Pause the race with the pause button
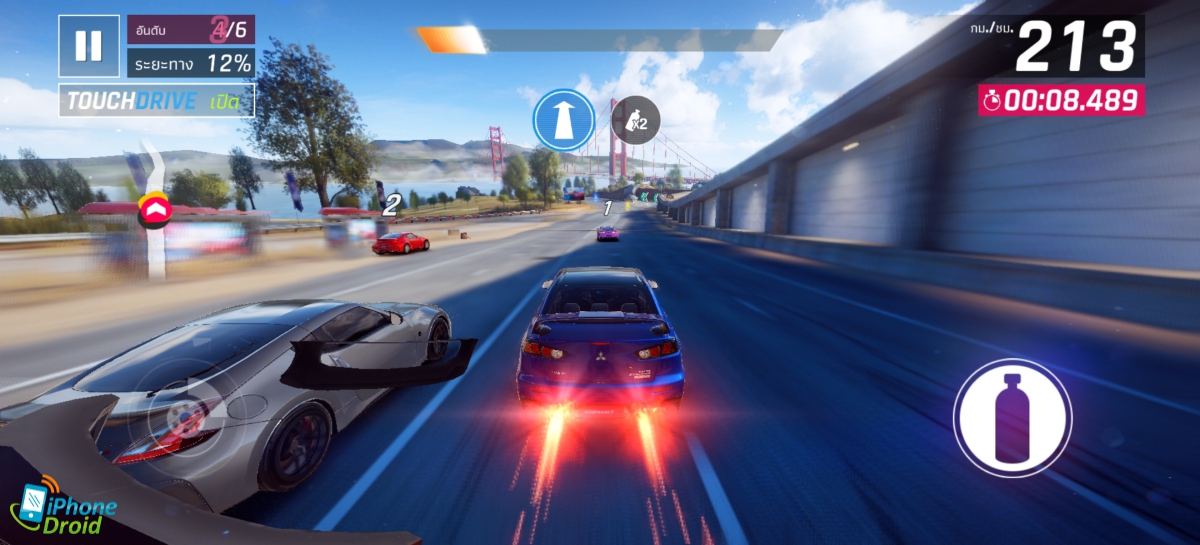1200x545 pixels. point(89,46)
